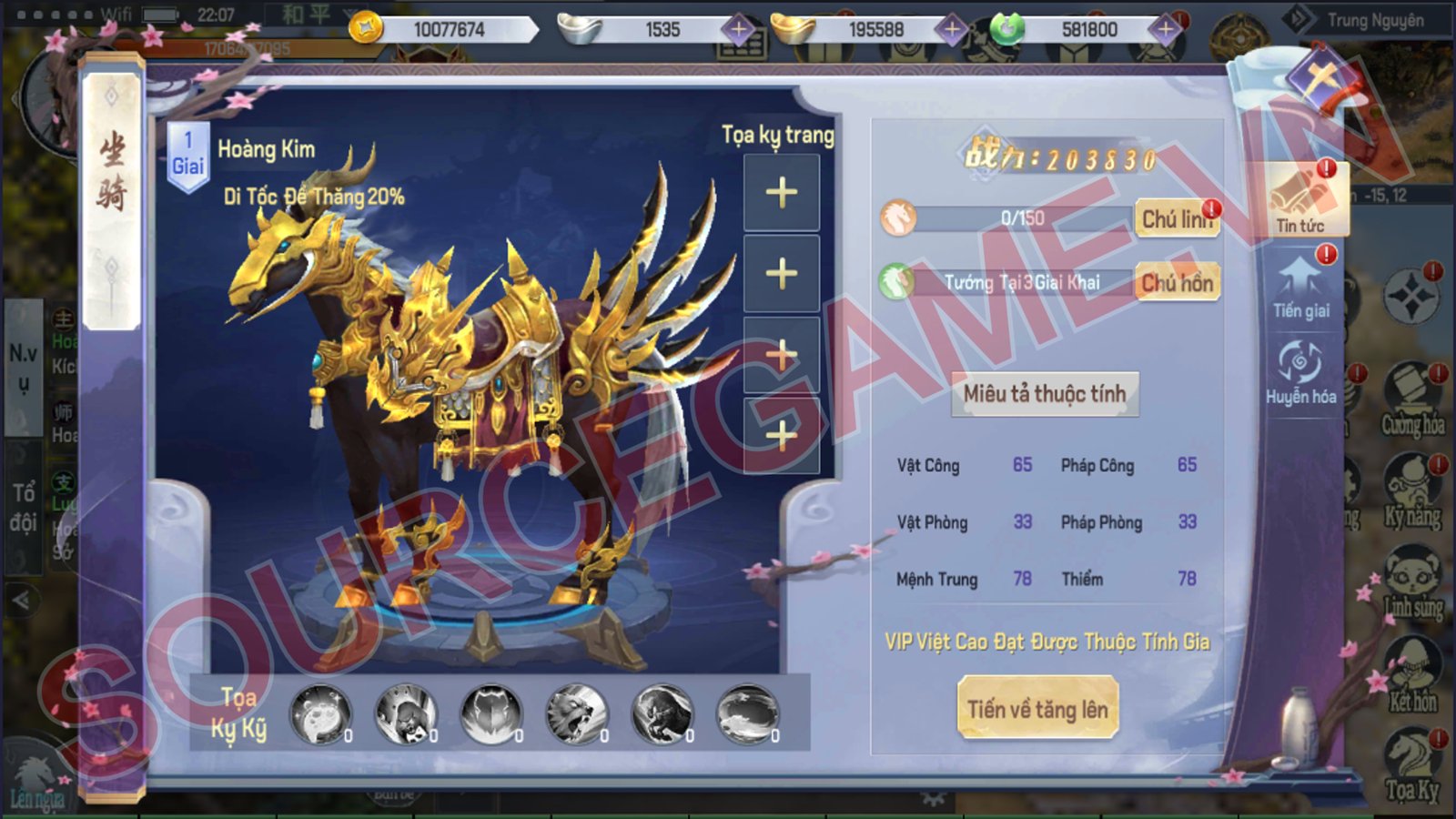The height and width of the screenshot is (819, 1456).
Task: Open the Tổ đội team tab
Action: 23,507
